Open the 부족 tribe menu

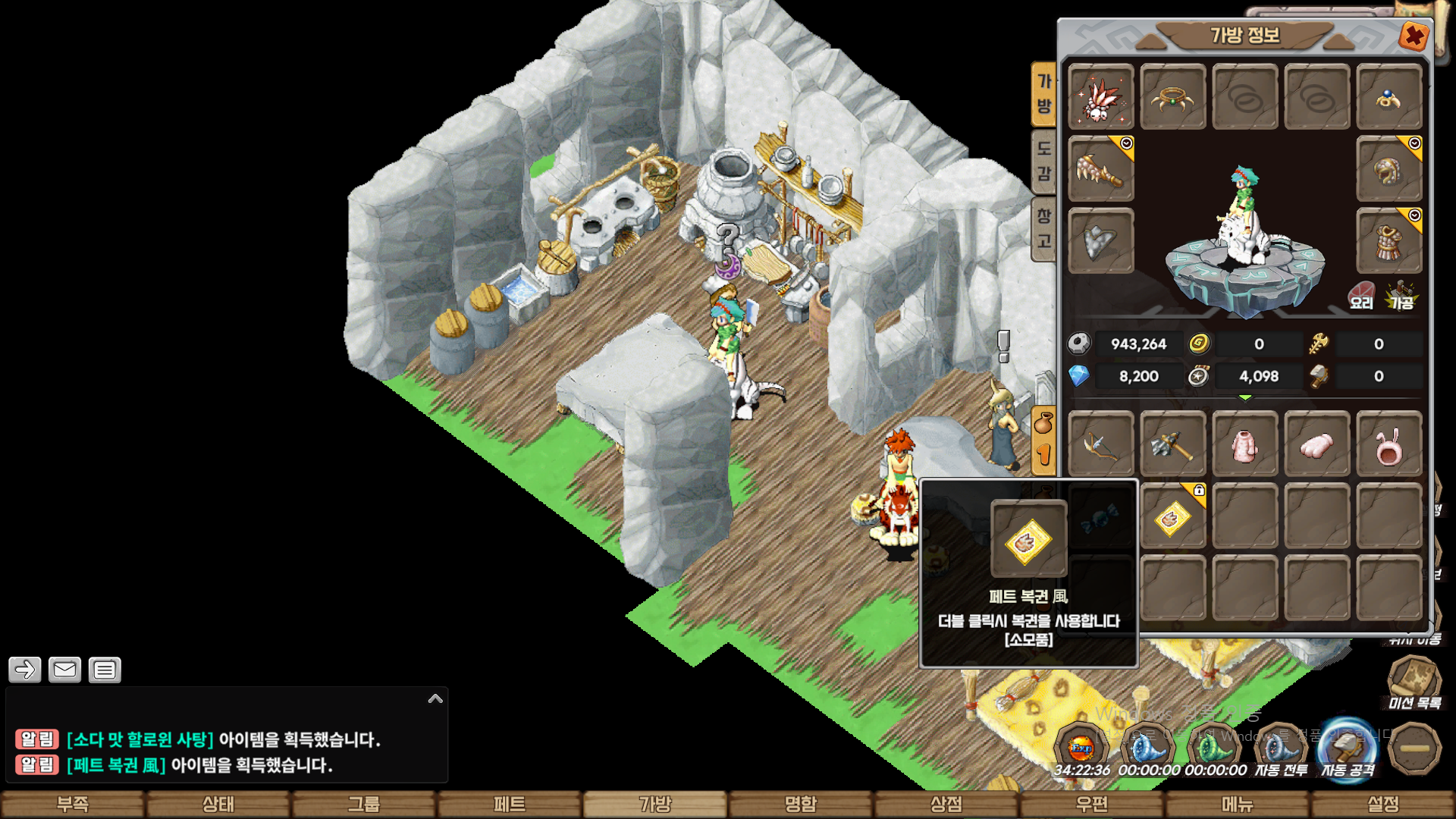[x=73, y=804]
